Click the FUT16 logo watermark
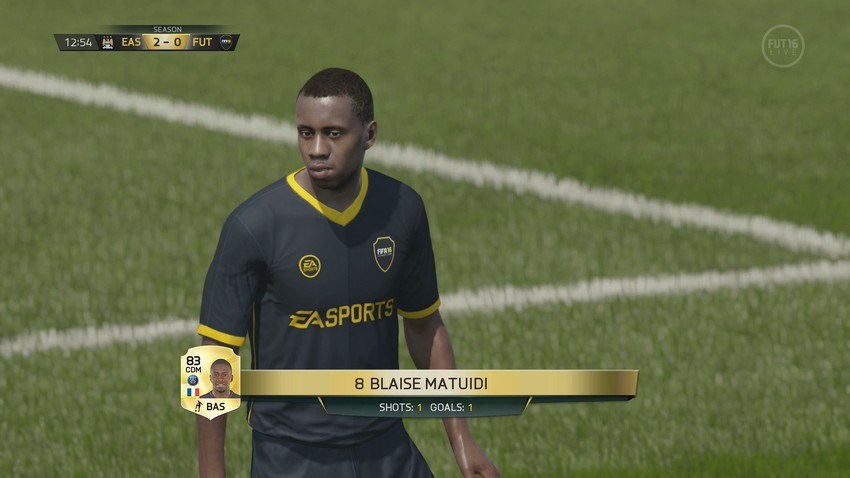This screenshot has width=850, height=478. click(782, 46)
